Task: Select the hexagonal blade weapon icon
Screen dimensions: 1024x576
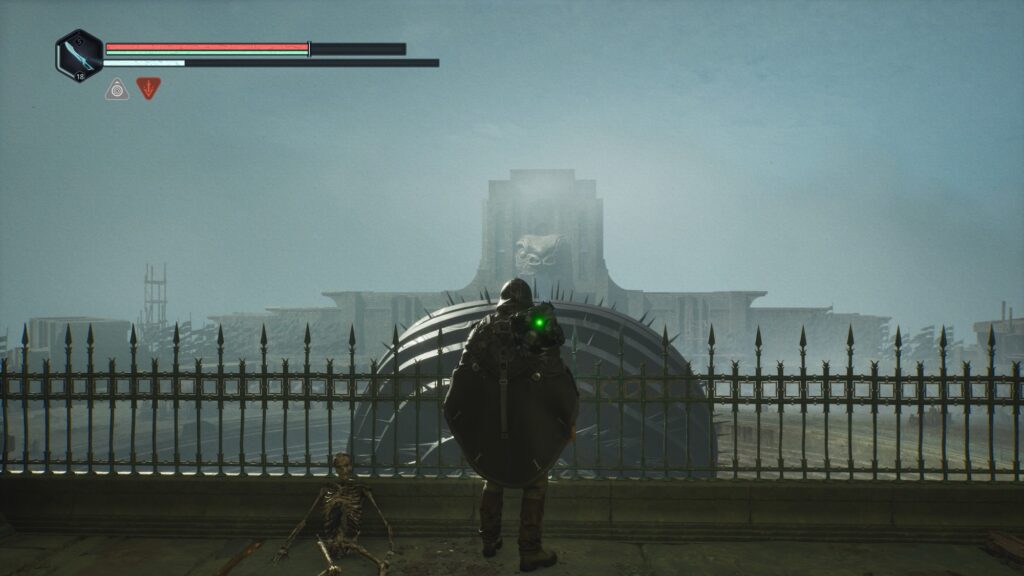Action: coord(79,55)
